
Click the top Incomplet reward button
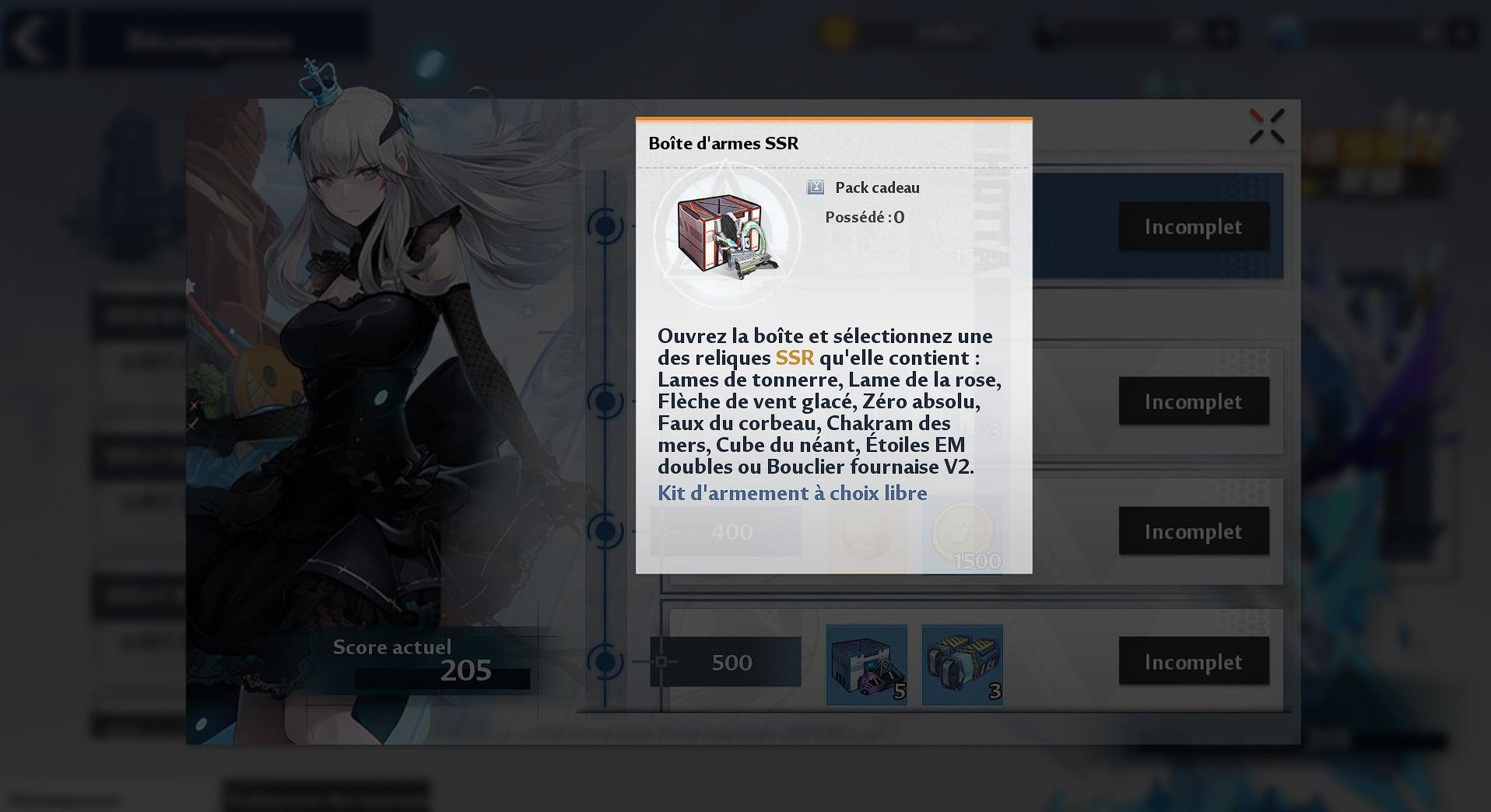tap(1194, 226)
